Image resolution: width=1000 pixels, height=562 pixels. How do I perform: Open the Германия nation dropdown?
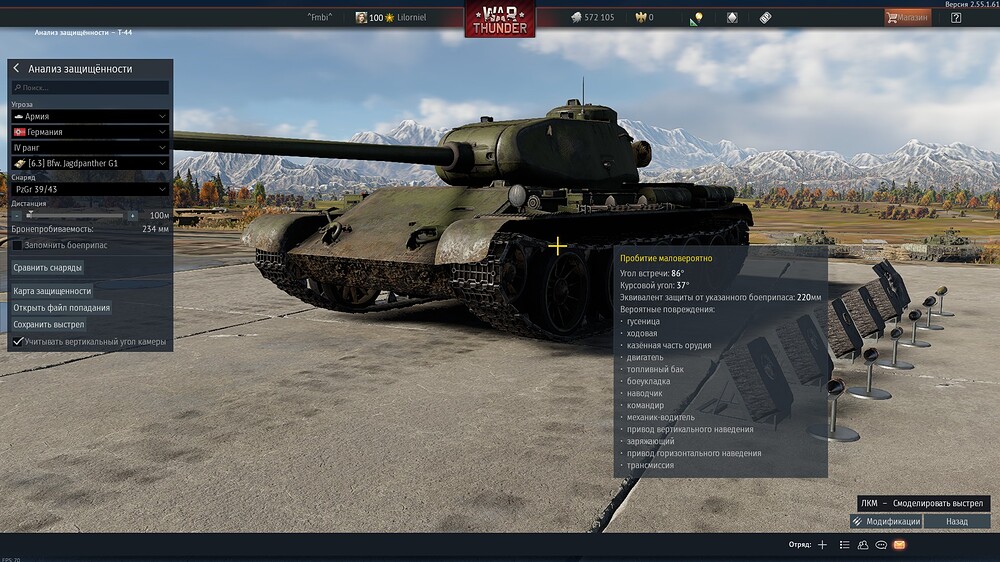(x=90, y=132)
